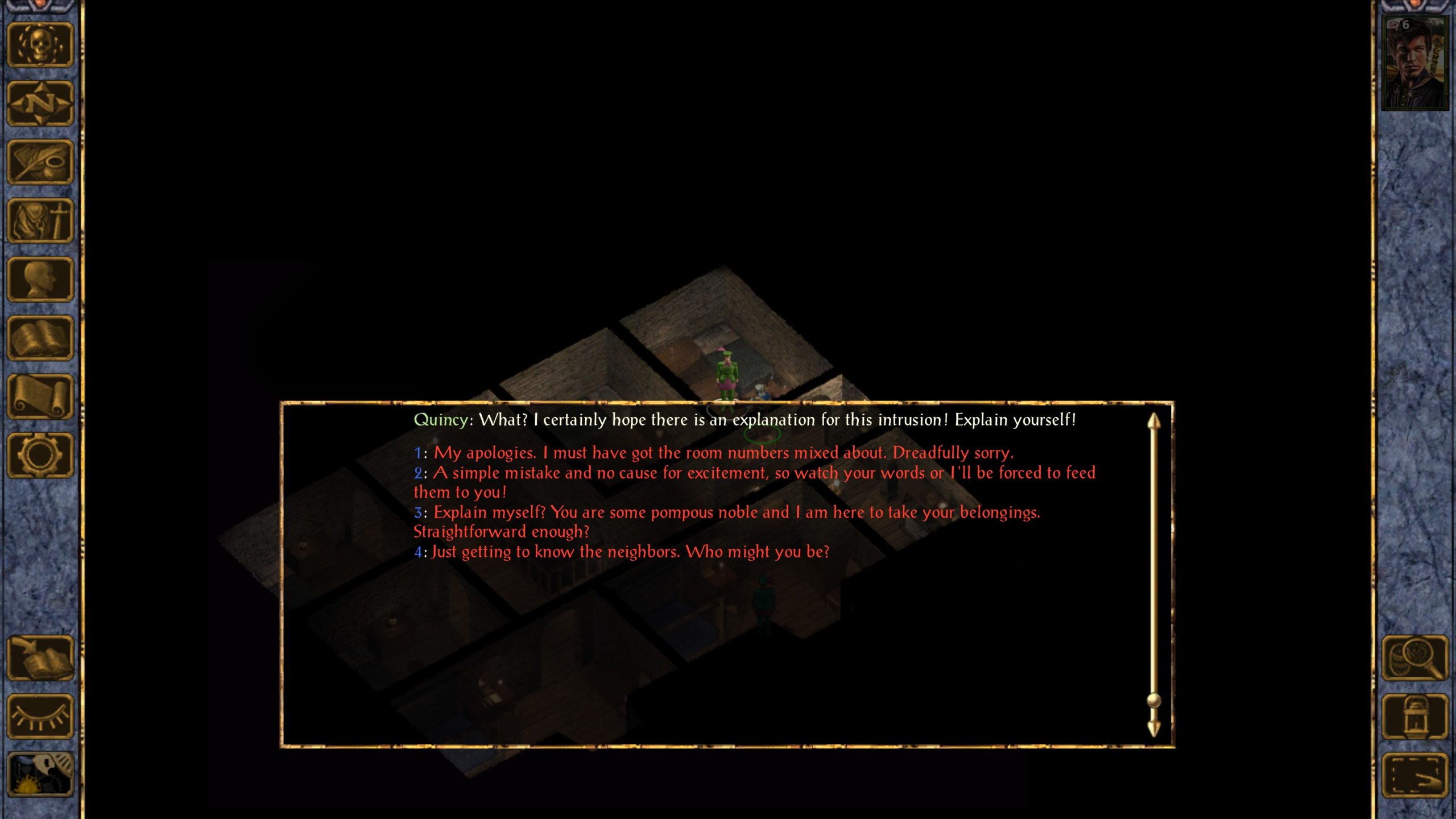The width and height of the screenshot is (1456, 819).
Task: Open game options with the gear icon
Action: pyautogui.click(x=40, y=455)
